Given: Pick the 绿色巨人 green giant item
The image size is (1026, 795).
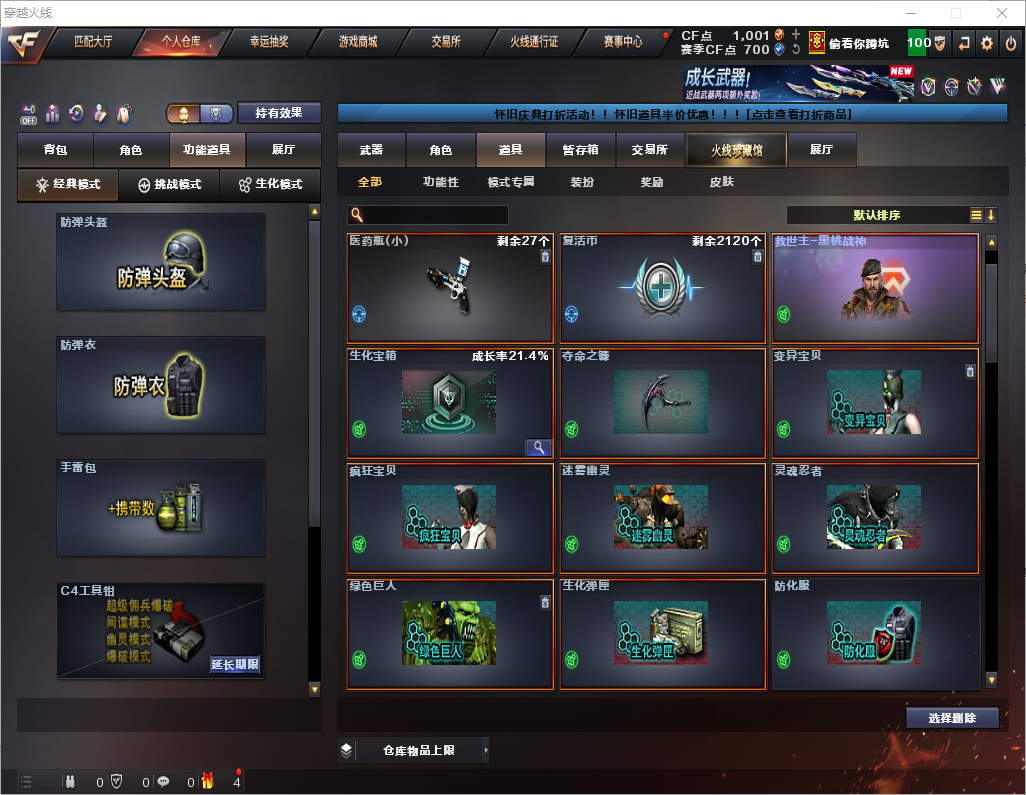Looking at the screenshot, I should coord(449,634).
